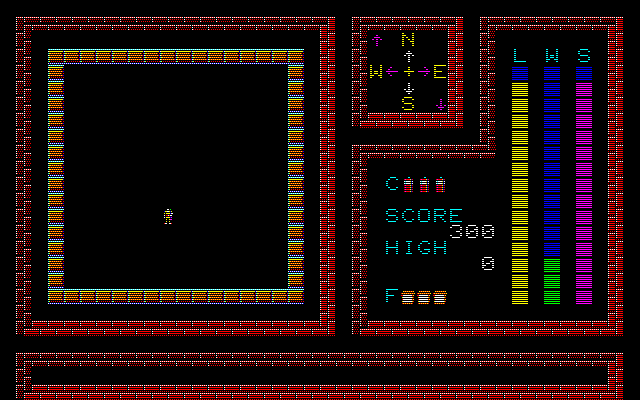Pick the W direction on the compass
The width and height of the screenshot is (640, 400).
click(x=376, y=72)
